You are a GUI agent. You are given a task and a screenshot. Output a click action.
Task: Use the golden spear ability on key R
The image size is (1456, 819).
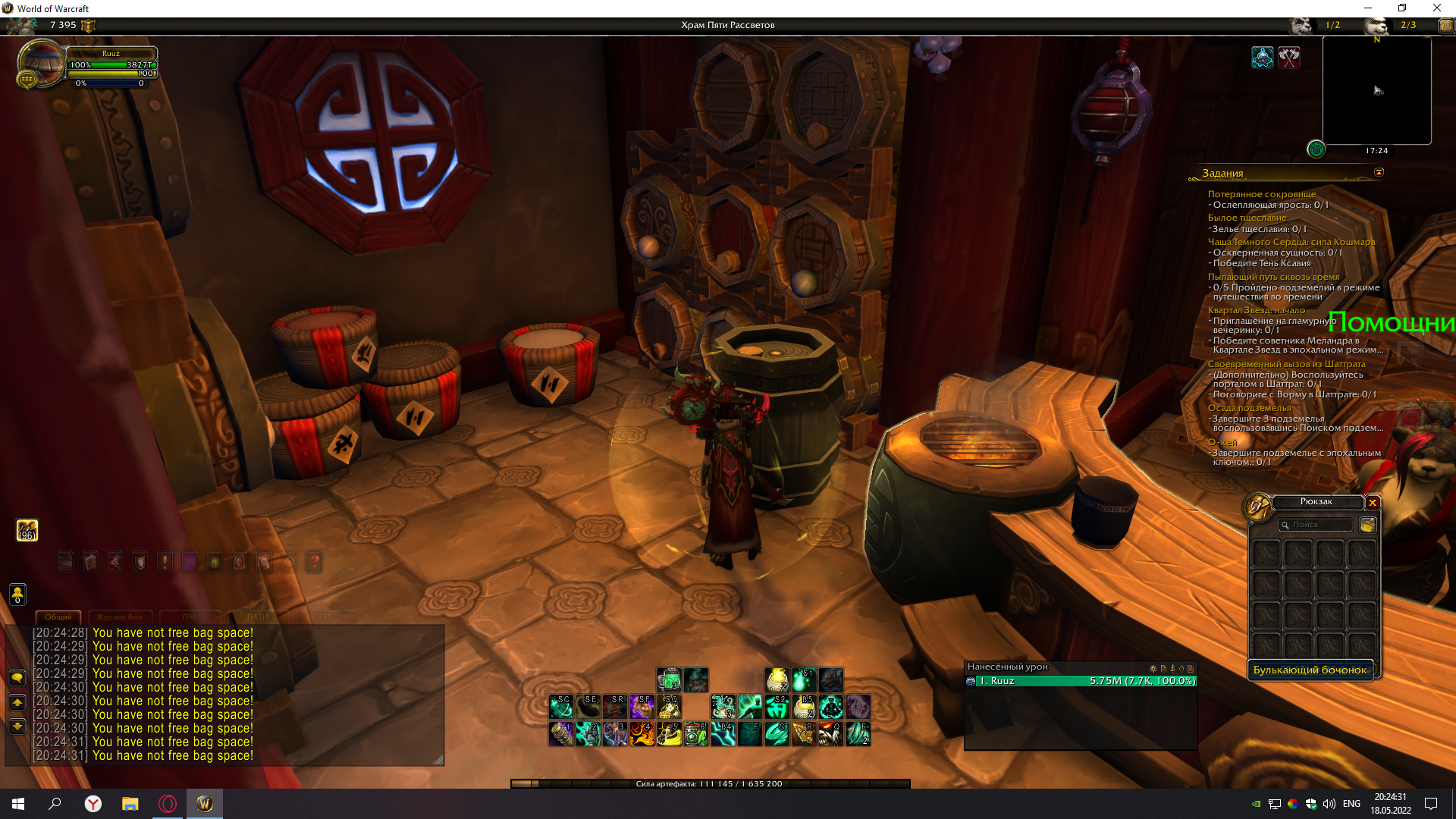[x=804, y=734]
